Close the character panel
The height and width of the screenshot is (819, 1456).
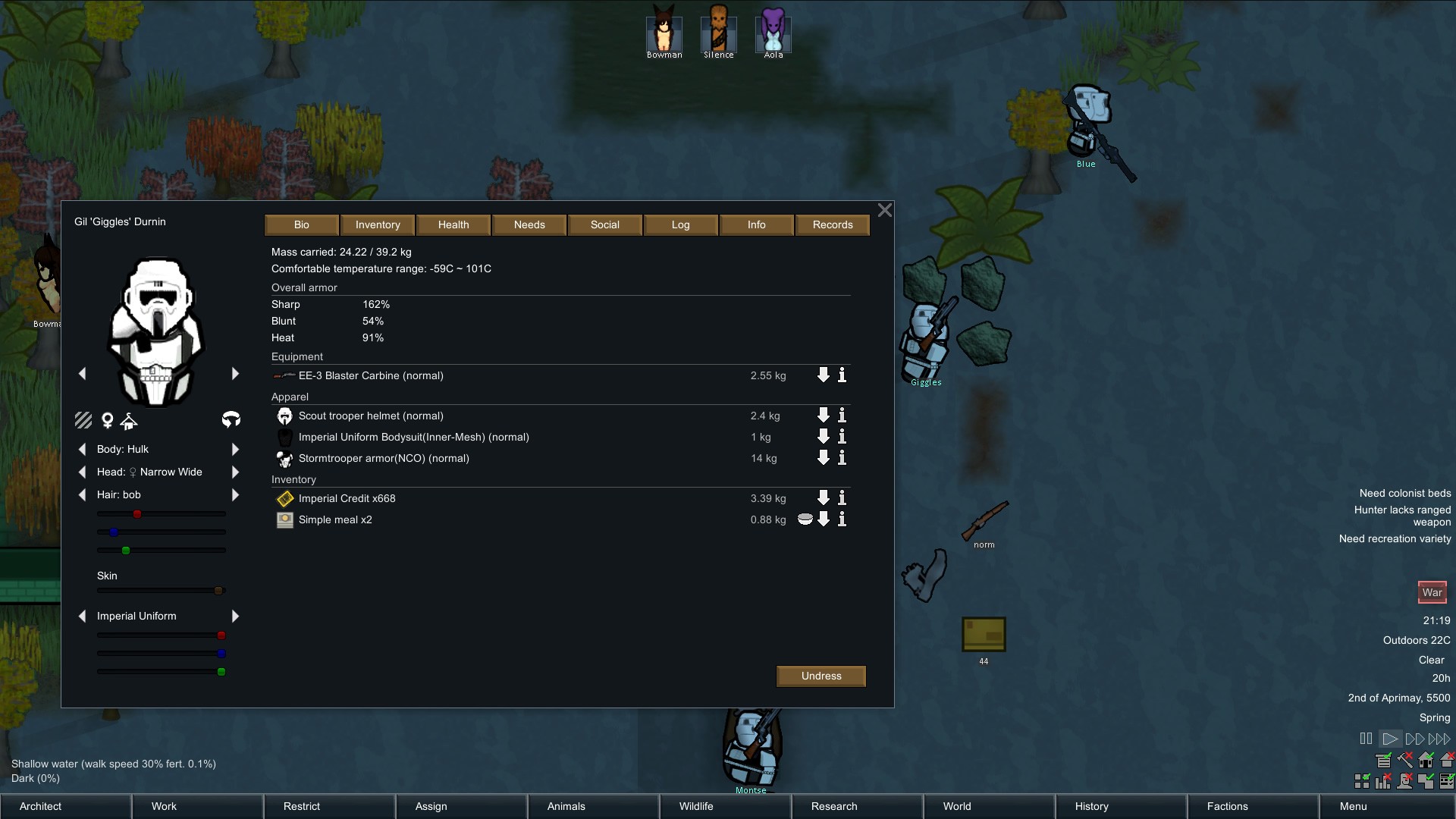click(x=884, y=211)
